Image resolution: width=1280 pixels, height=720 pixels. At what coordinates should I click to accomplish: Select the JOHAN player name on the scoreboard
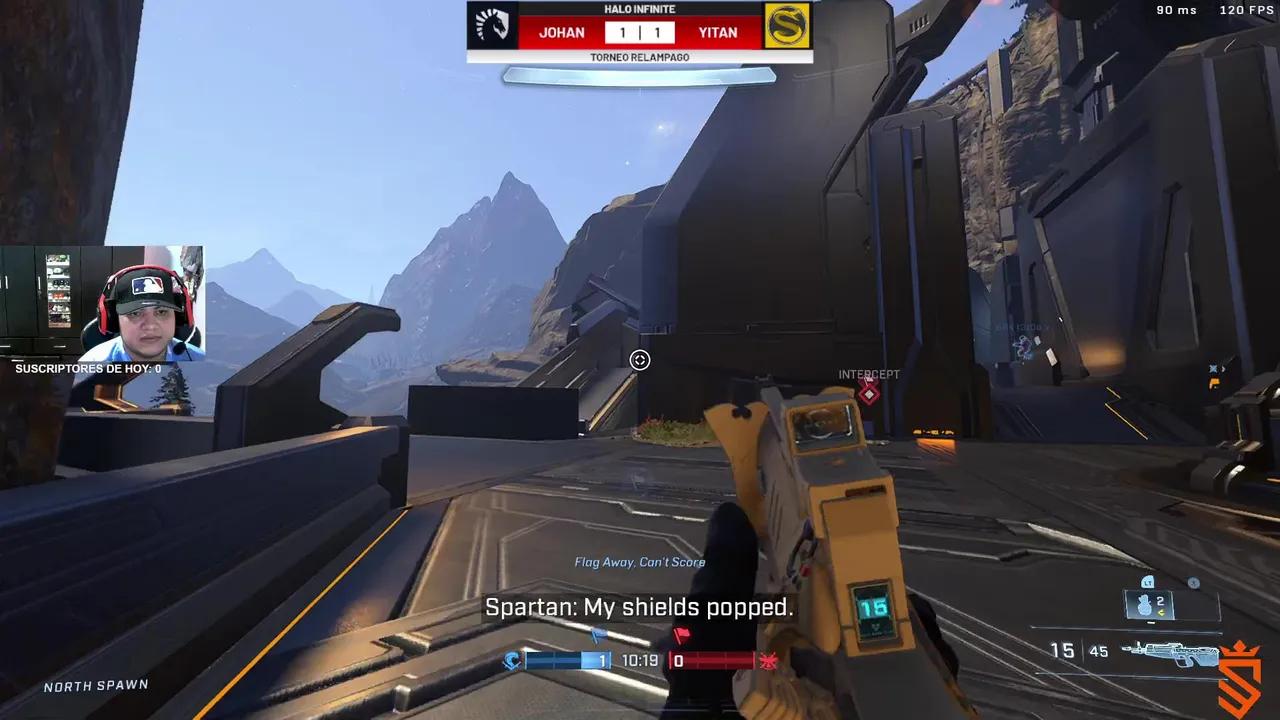point(560,32)
